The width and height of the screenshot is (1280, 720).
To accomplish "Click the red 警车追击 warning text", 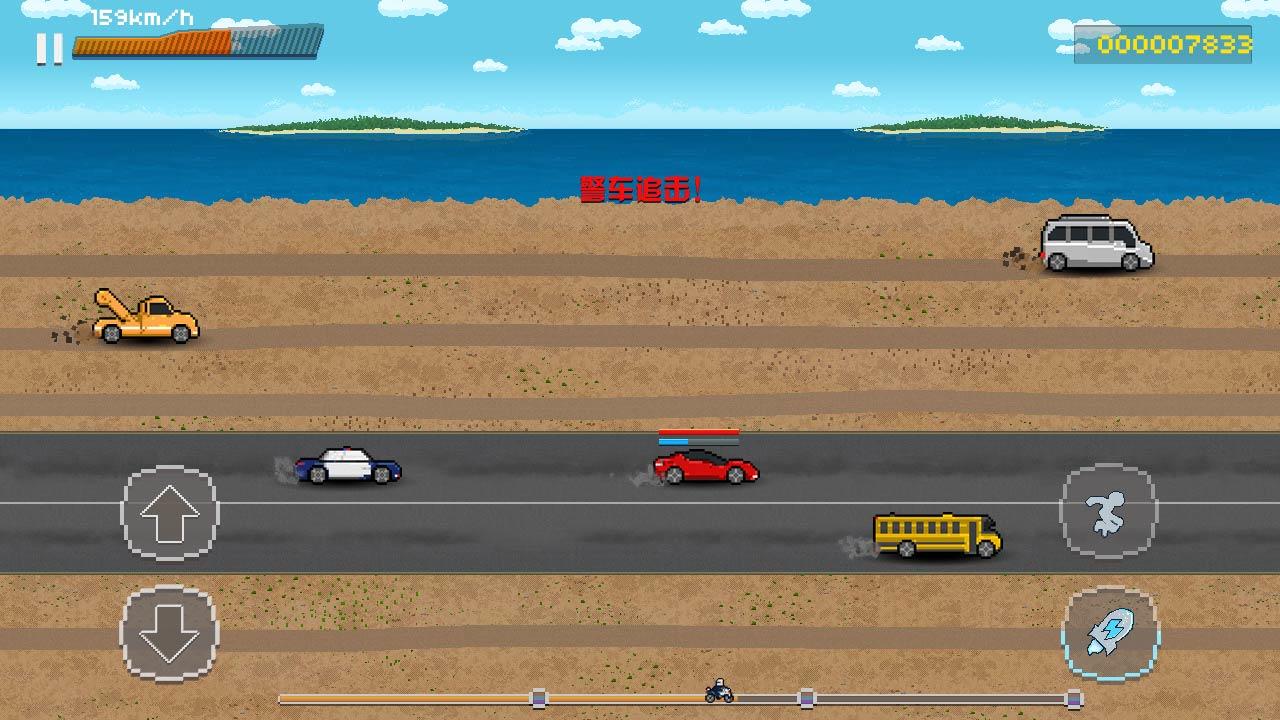I will pyautogui.click(x=640, y=186).
